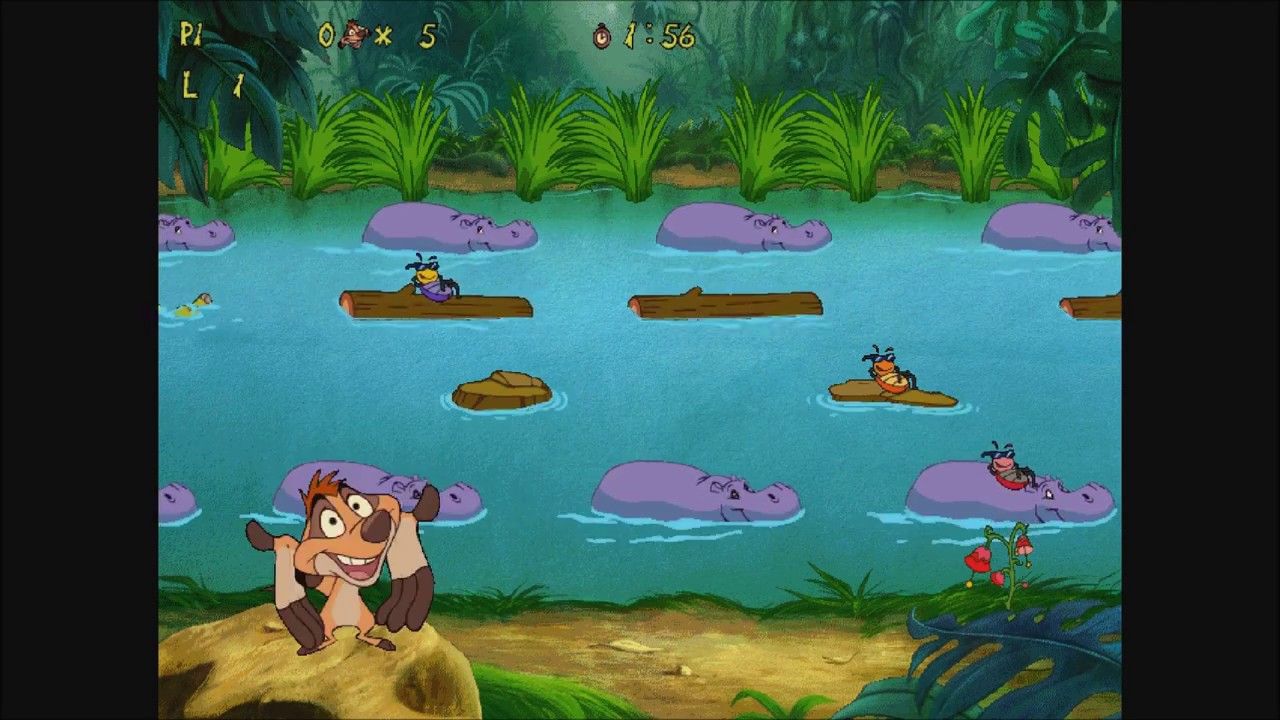
Task: Select the bug paddling the left log
Action: 425,278
